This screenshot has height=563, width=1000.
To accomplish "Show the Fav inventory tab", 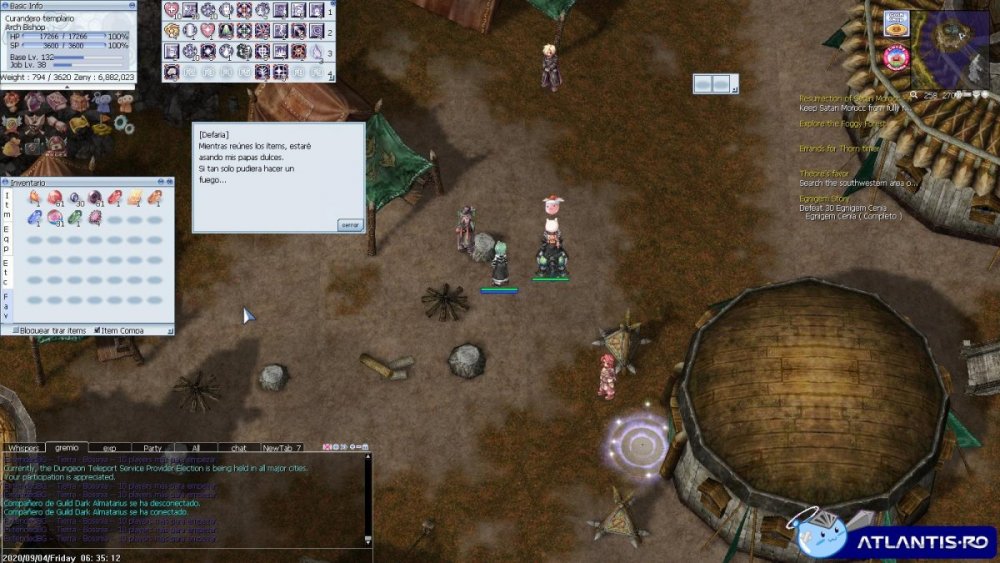I will point(8,305).
